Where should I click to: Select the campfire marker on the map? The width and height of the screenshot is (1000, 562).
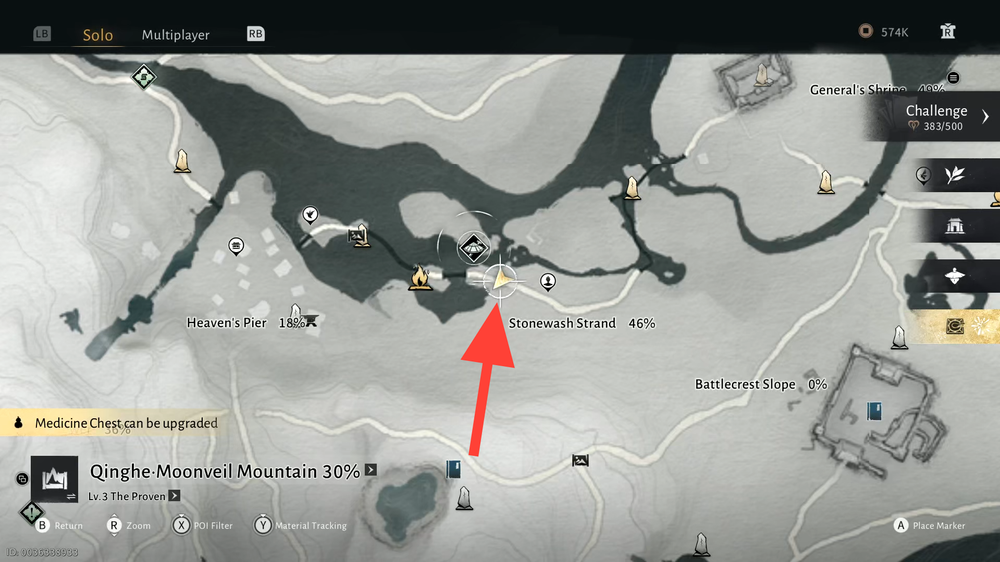[x=419, y=277]
